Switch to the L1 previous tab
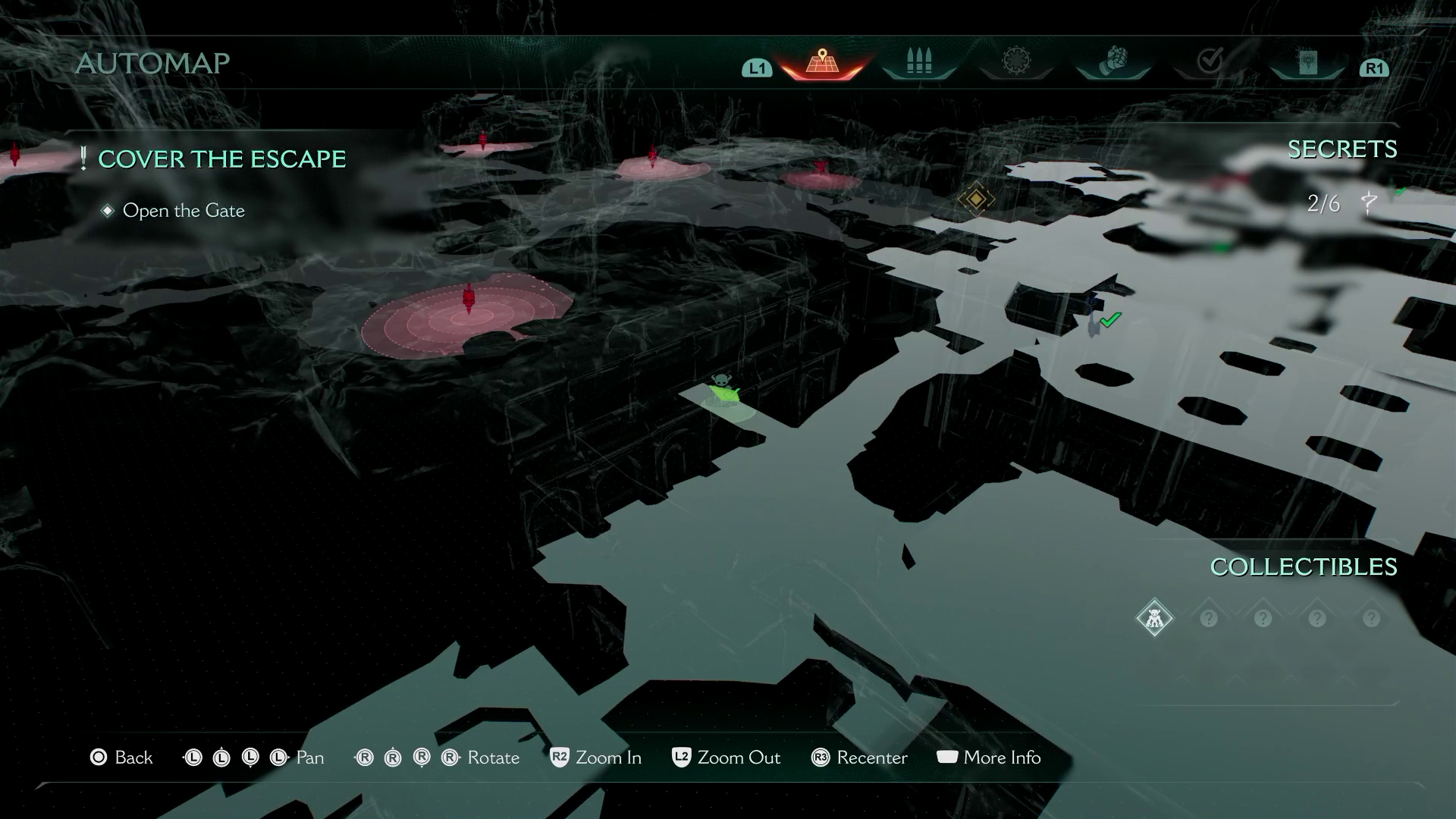Viewport: 1456px width, 819px height. (755, 68)
